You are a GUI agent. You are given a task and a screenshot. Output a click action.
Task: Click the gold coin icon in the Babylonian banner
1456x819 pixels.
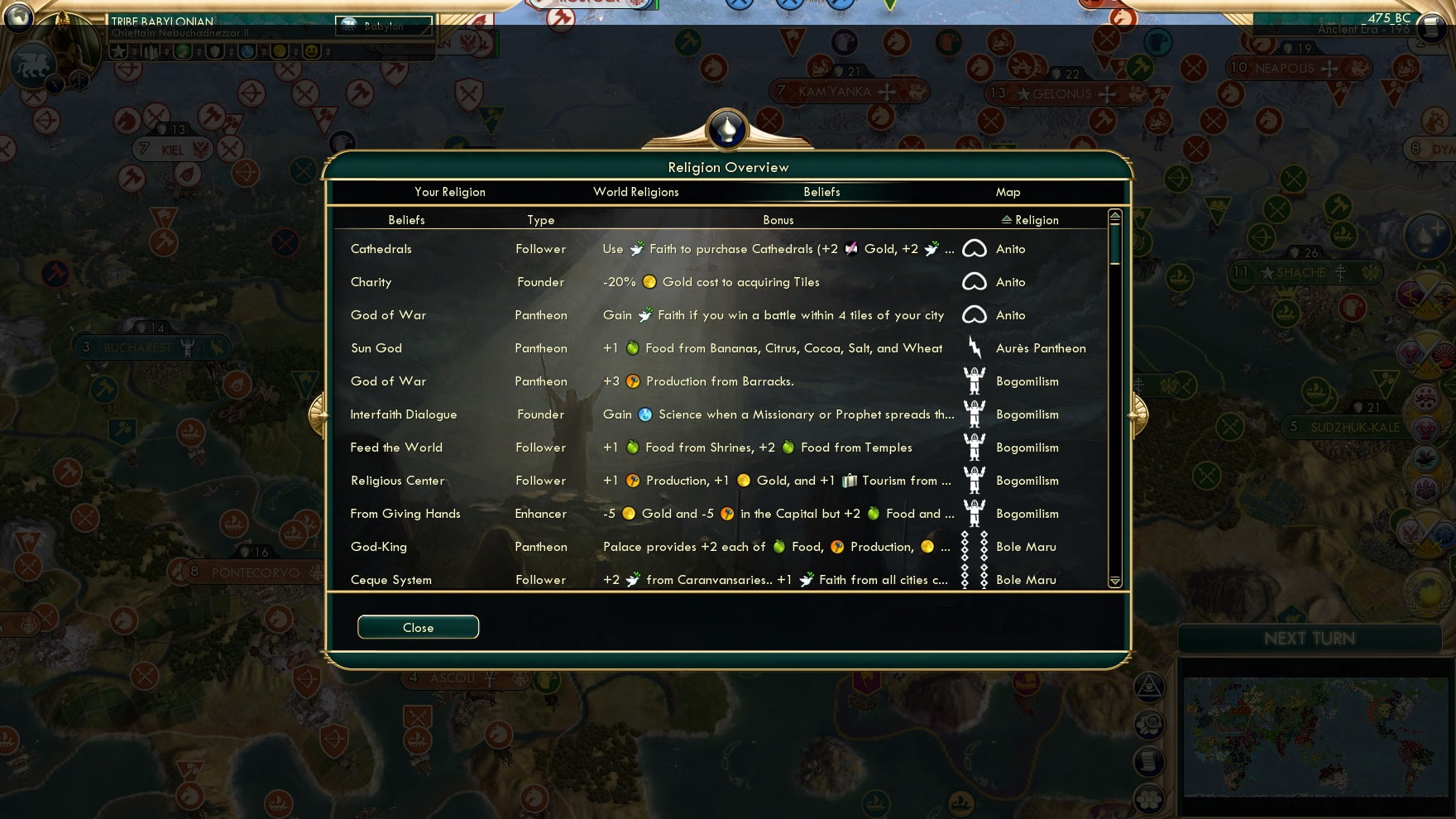tap(280, 51)
